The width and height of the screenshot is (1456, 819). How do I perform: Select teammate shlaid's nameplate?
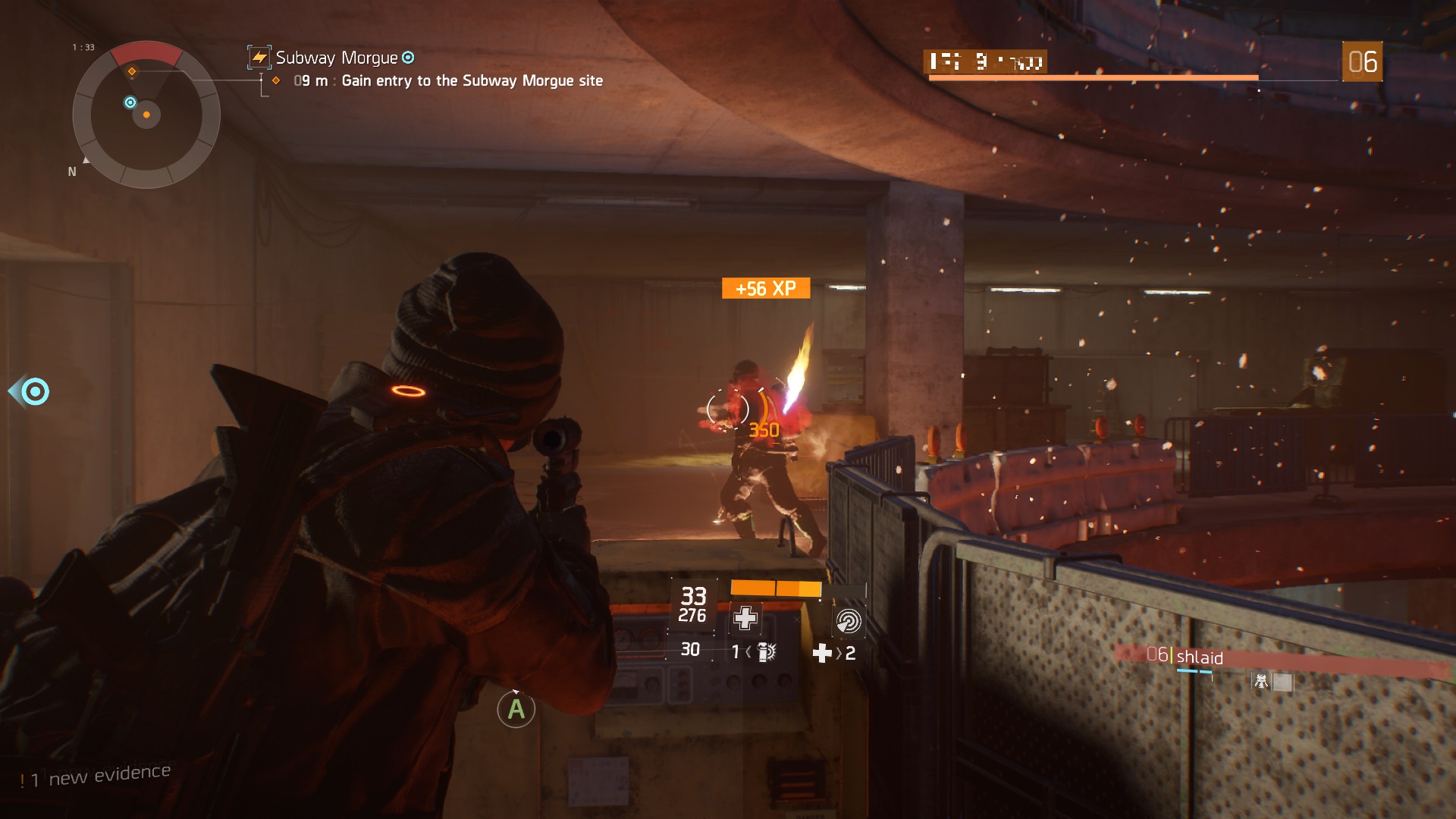[1198, 657]
